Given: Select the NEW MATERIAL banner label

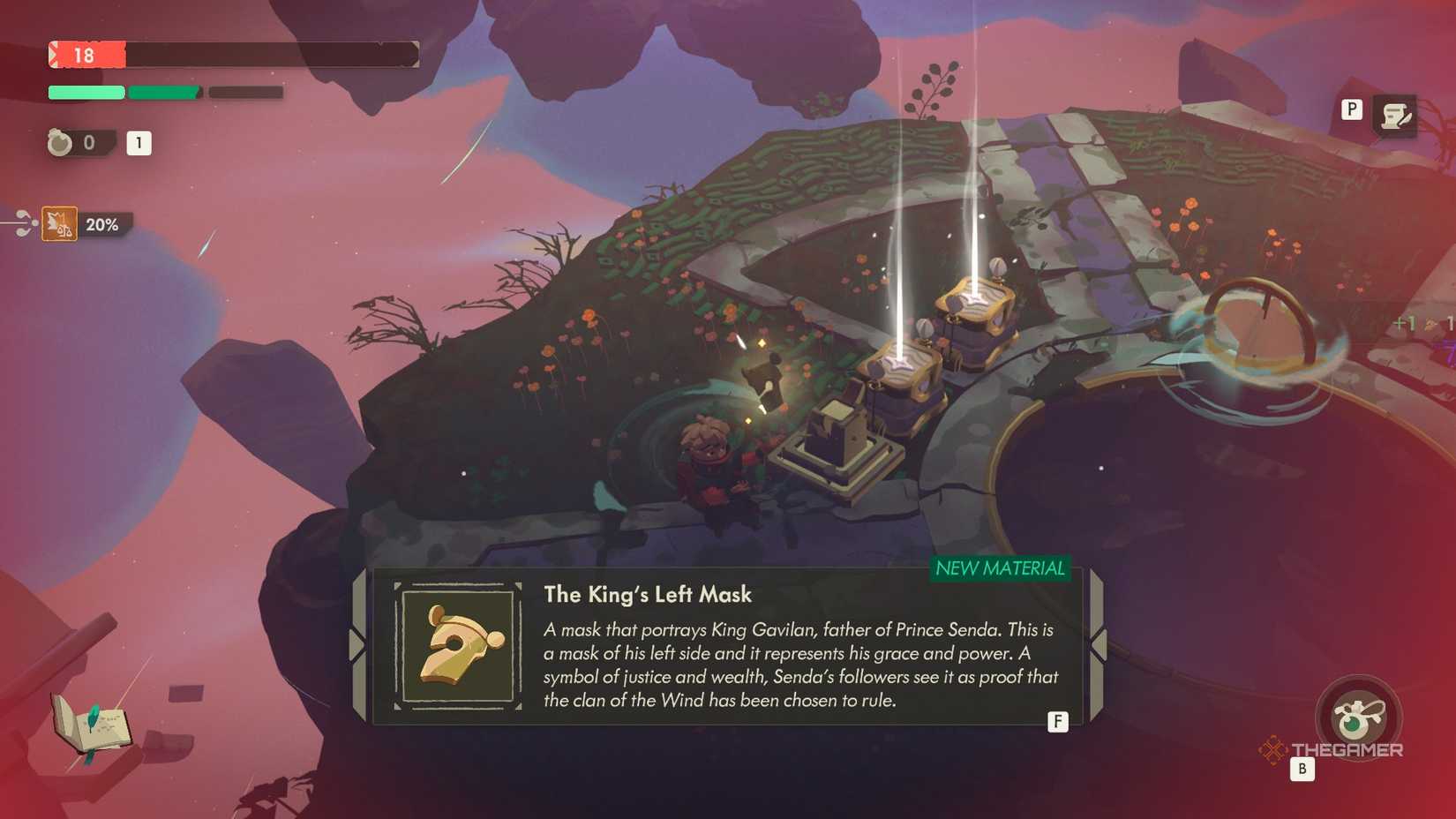Looking at the screenshot, I should [1002, 569].
